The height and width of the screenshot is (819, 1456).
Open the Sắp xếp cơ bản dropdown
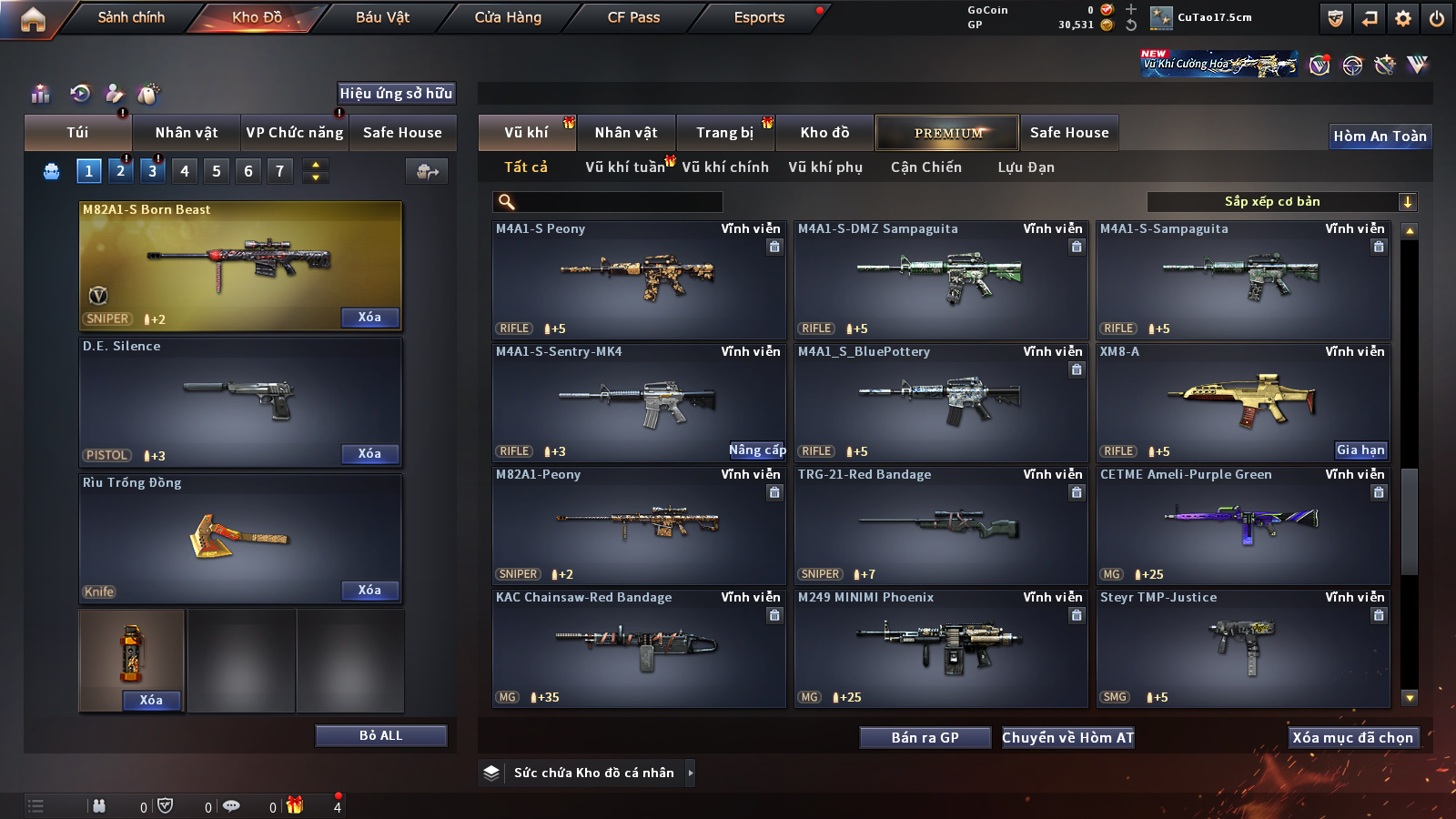[1281, 202]
